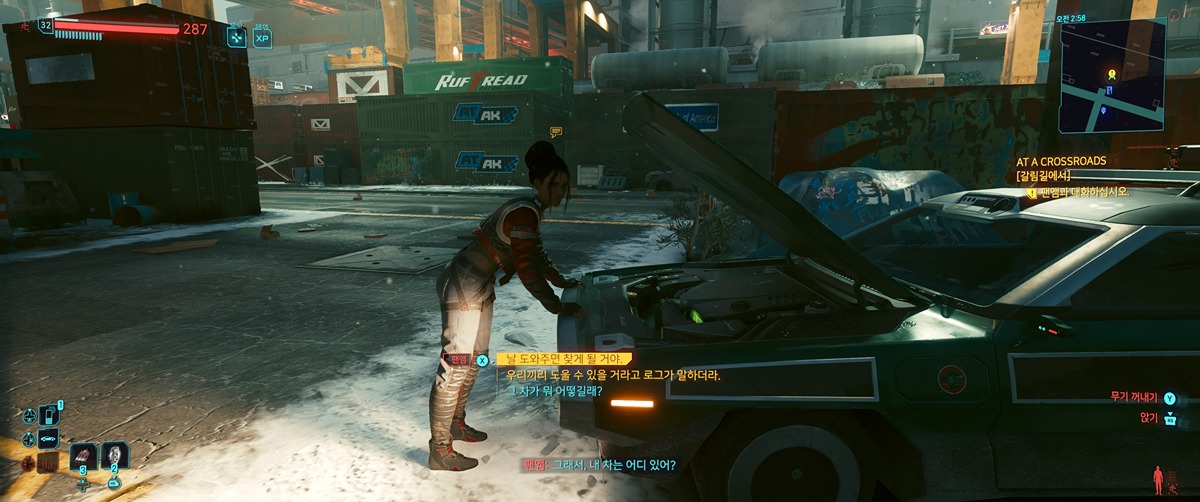The image size is (1200, 502).
Task: Select the reply '우리끼리 도울 수 있을 거라고 로그가 말하더라.'
Action: pos(613,375)
